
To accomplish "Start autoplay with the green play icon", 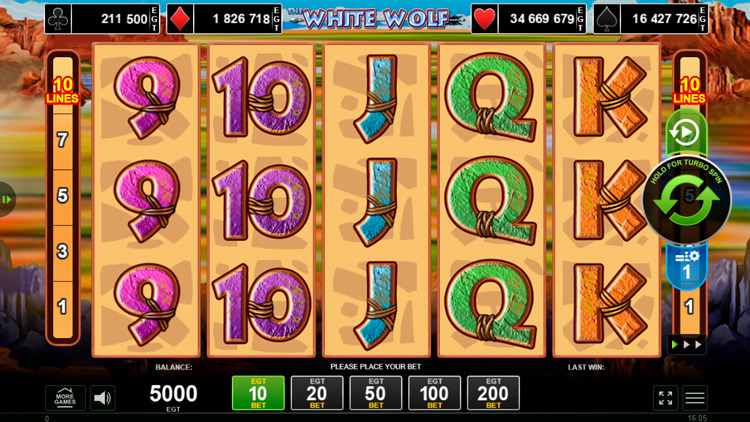I will point(686,133).
